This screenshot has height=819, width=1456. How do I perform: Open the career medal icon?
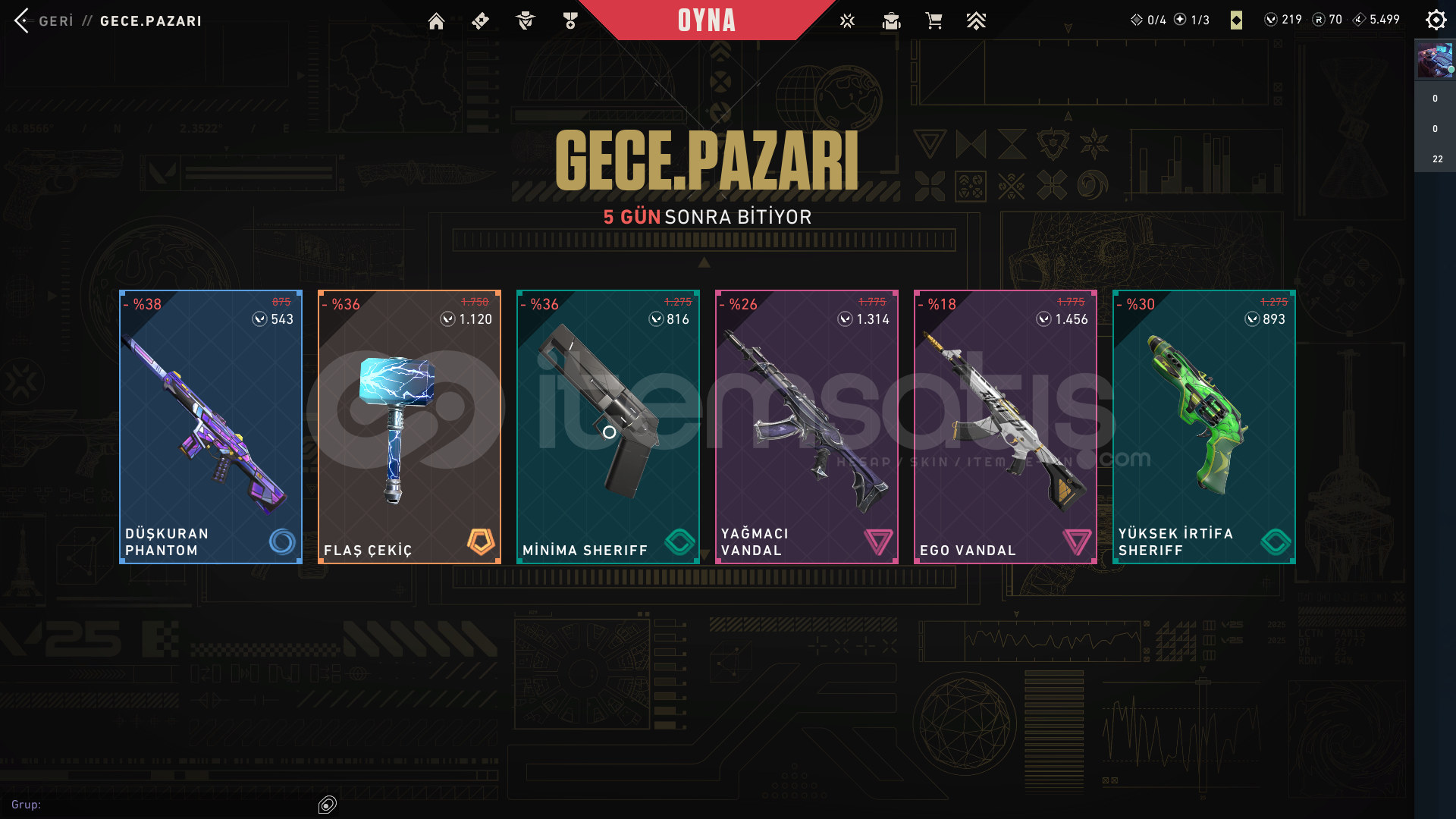pos(570,21)
